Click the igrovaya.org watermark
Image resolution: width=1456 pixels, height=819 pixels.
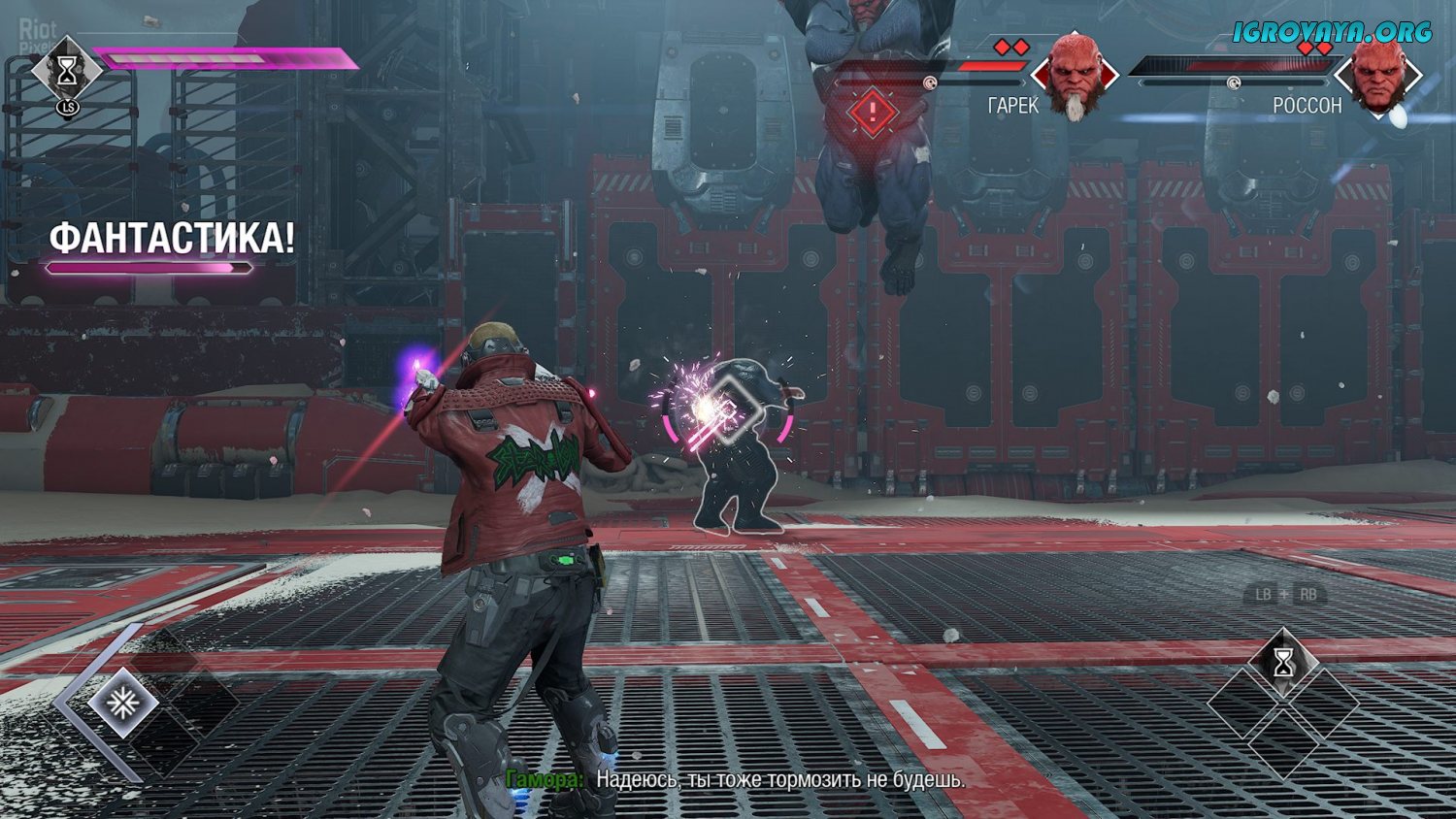click(1332, 32)
